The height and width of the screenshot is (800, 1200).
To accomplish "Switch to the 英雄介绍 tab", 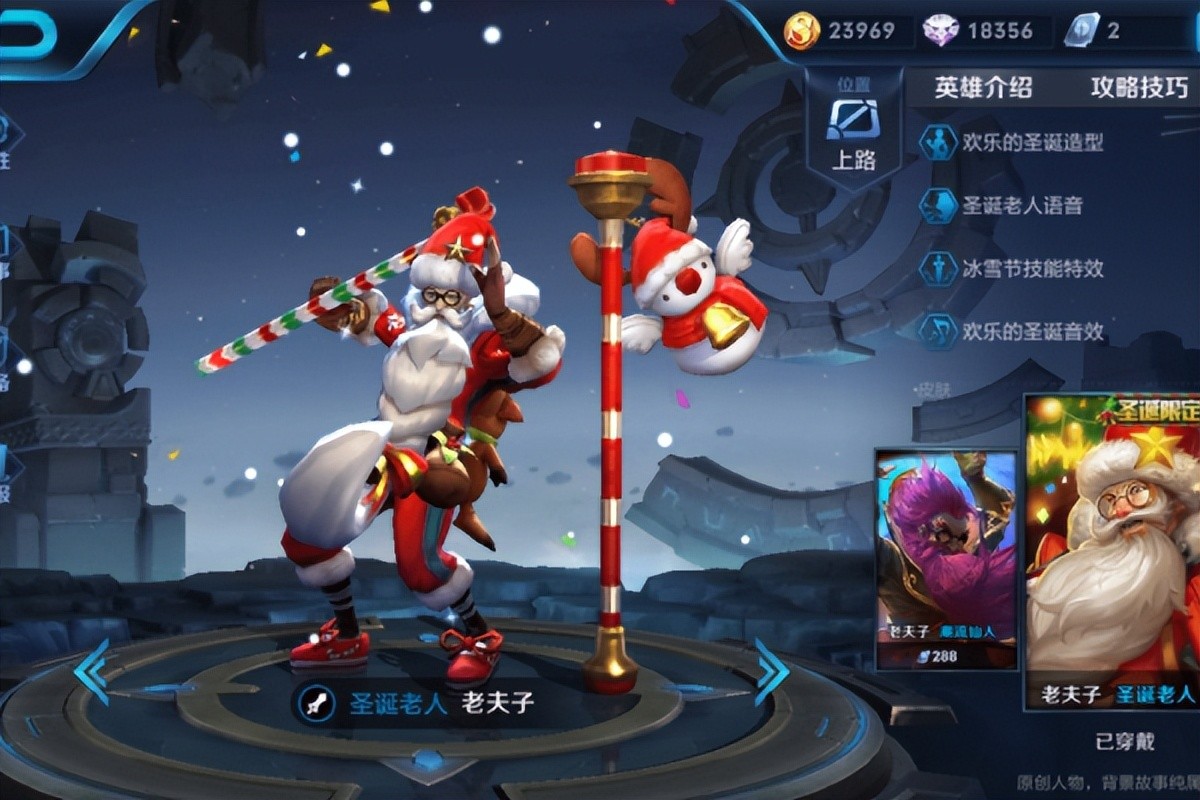I will point(982,88).
